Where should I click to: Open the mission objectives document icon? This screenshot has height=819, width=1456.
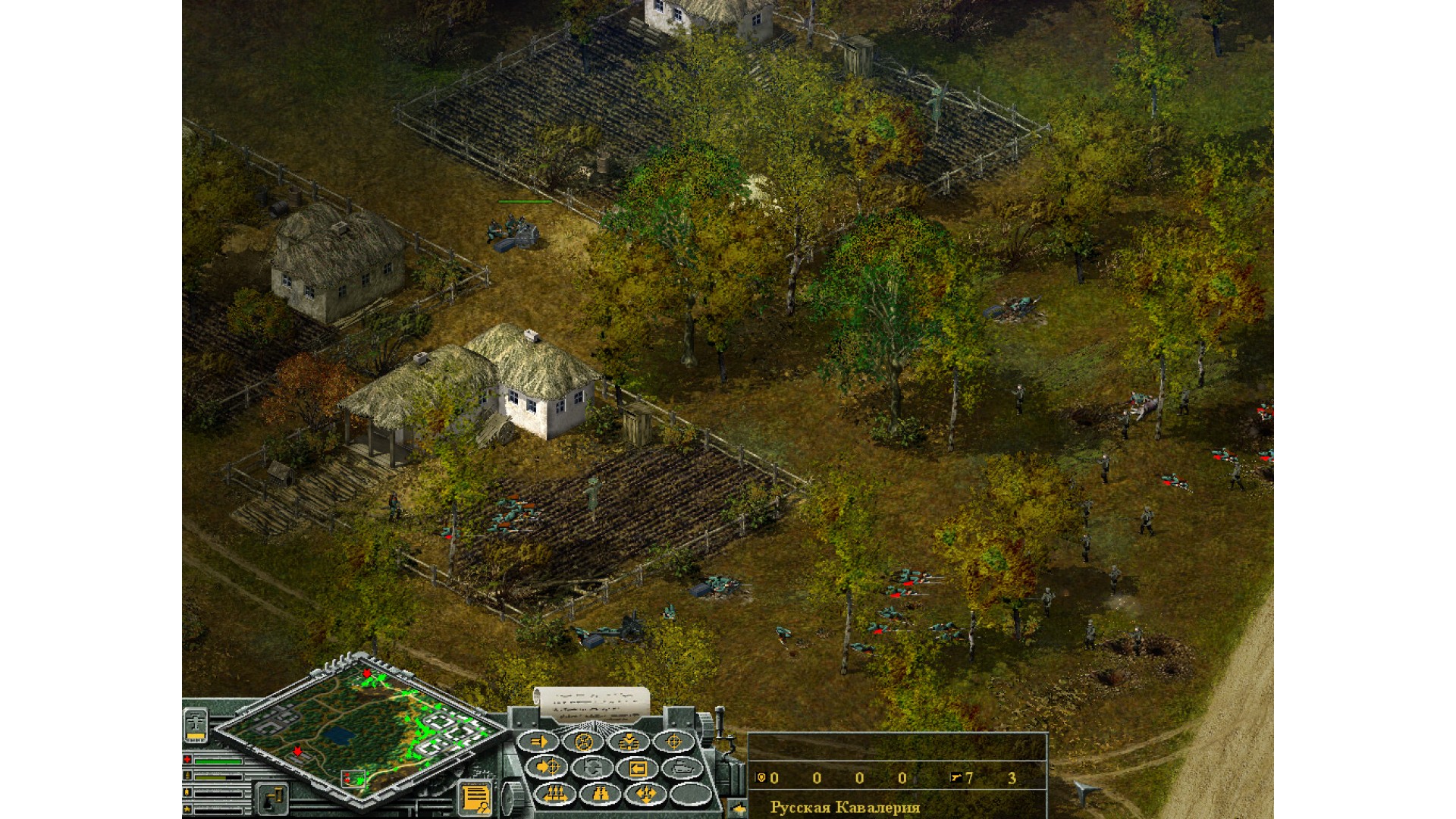(x=475, y=798)
